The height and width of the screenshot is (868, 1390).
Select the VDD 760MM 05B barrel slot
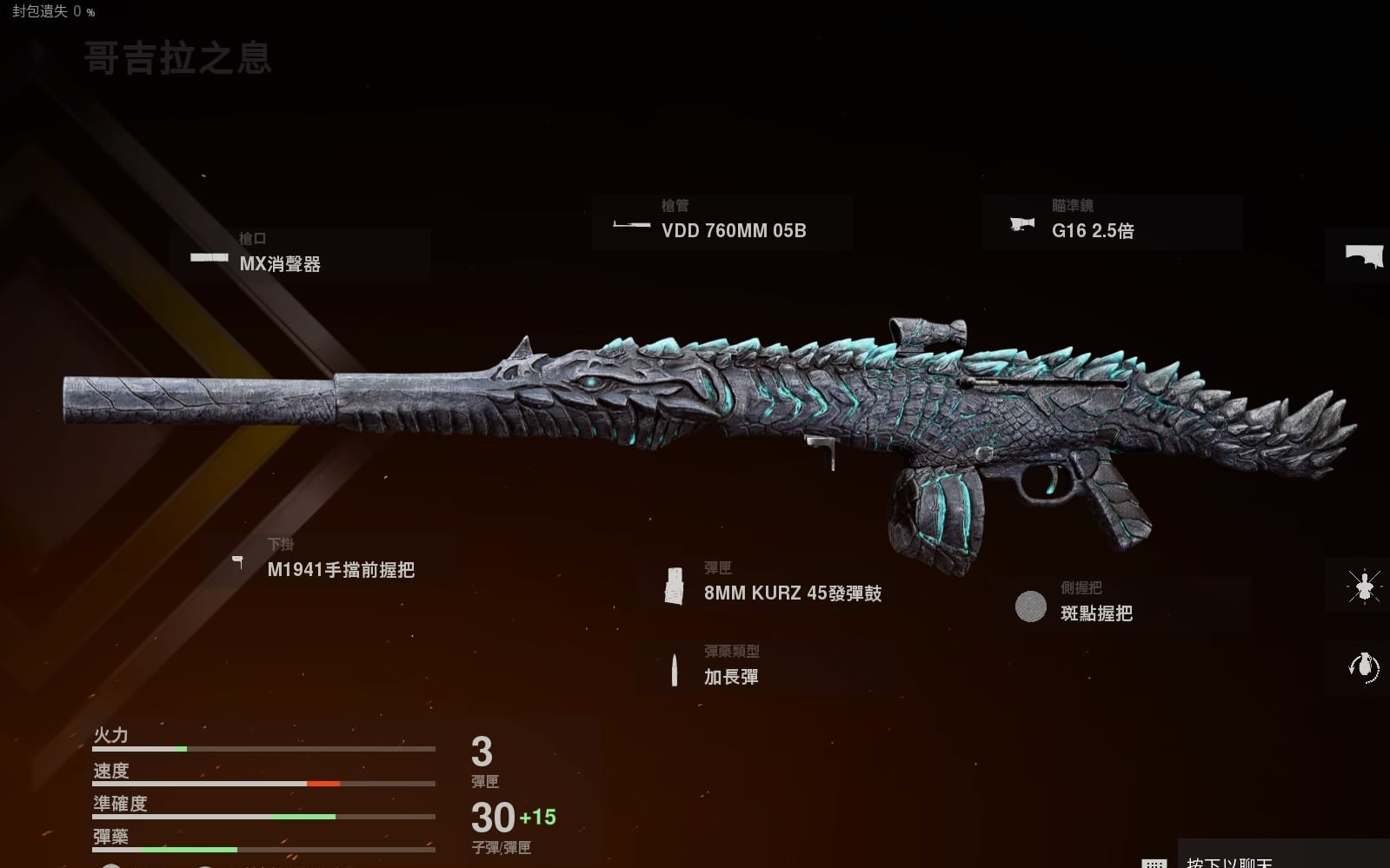point(722,222)
